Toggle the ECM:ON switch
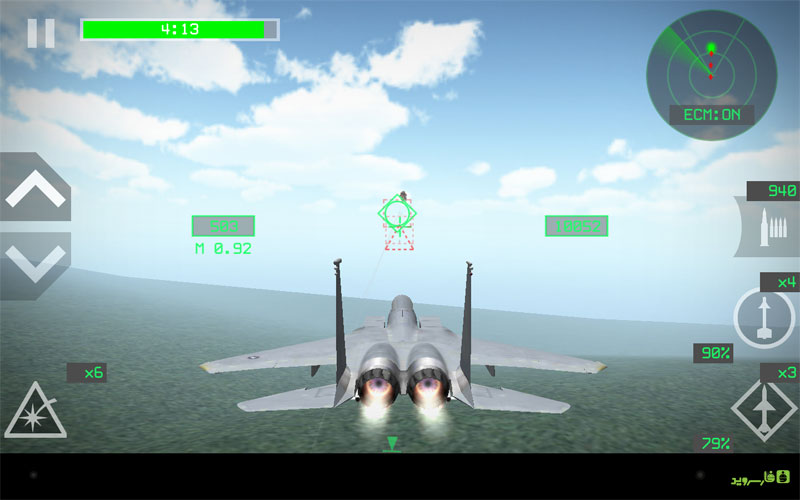Viewport: 800px width, 500px height. tap(712, 114)
